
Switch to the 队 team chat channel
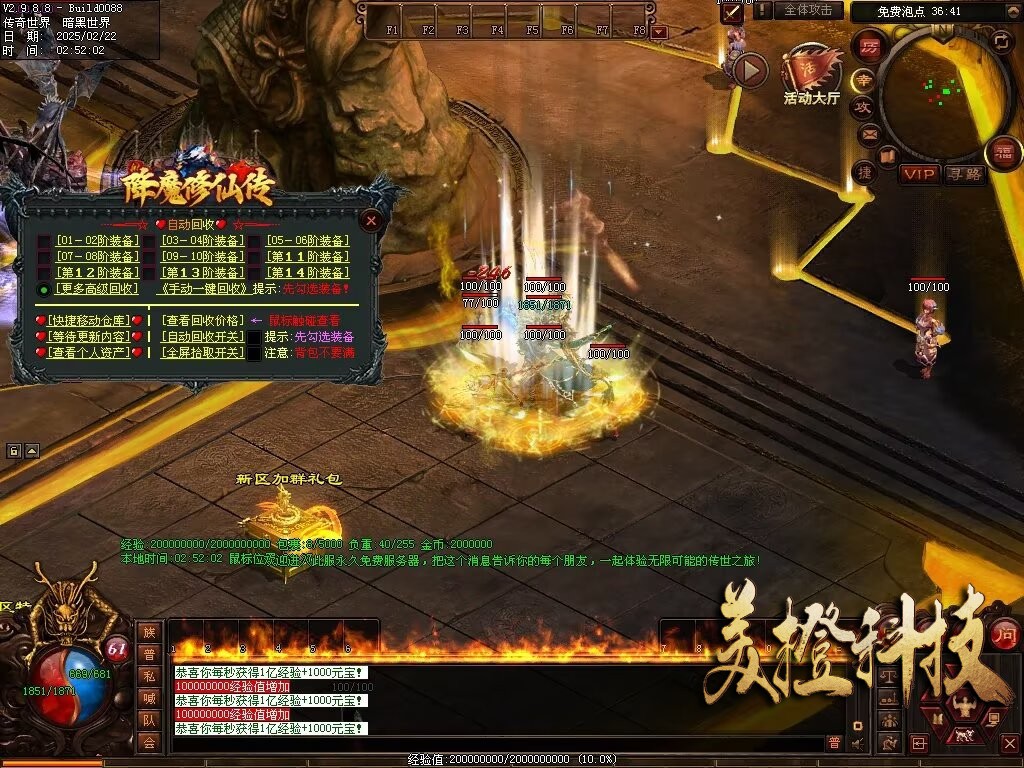click(x=148, y=719)
